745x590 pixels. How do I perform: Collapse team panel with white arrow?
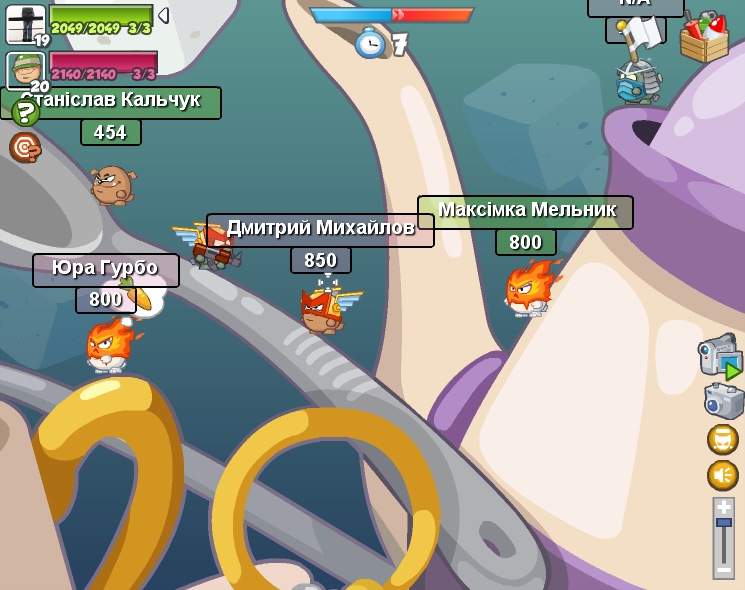click(x=163, y=15)
